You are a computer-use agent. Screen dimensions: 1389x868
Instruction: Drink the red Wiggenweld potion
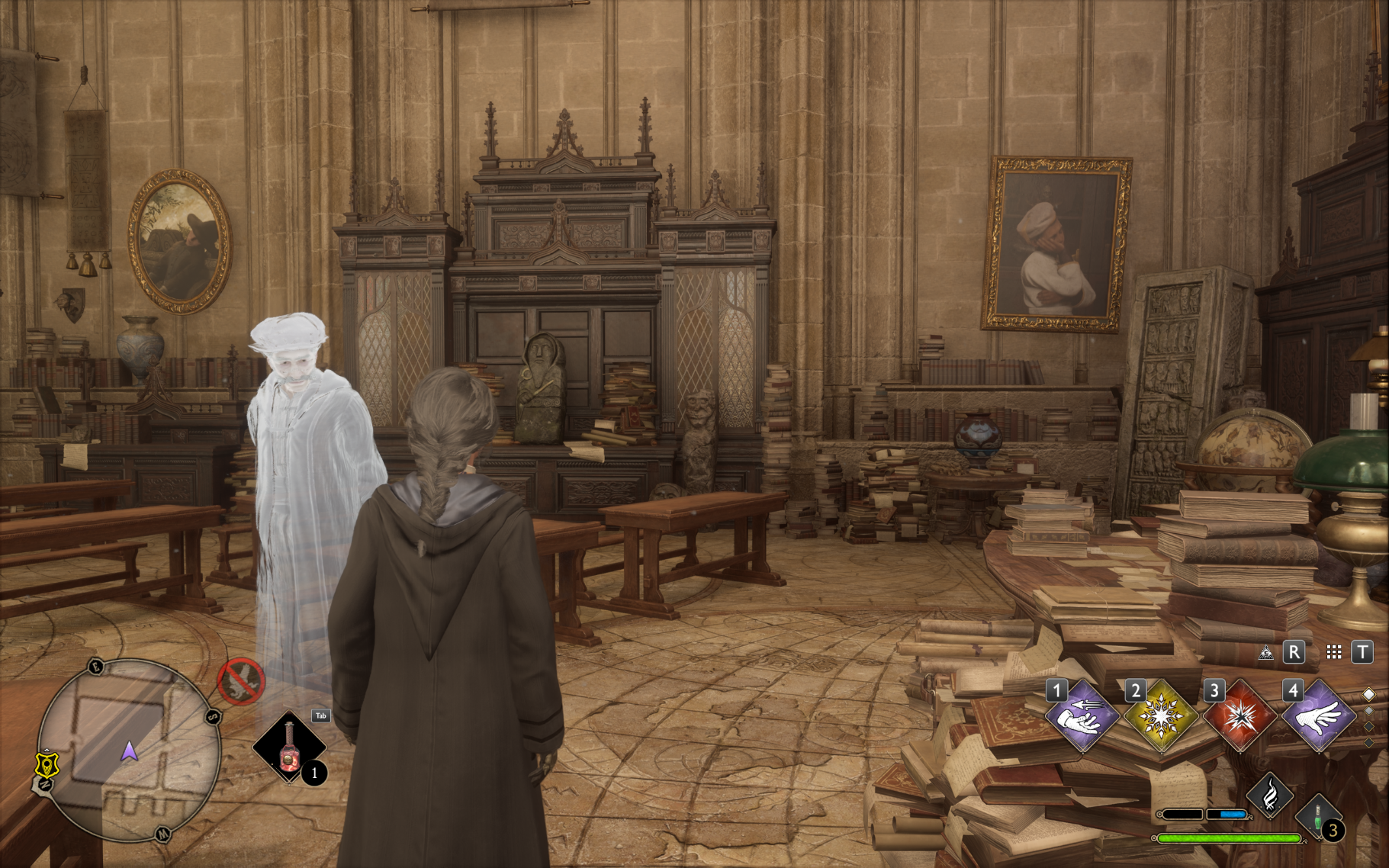pyautogui.click(x=289, y=747)
